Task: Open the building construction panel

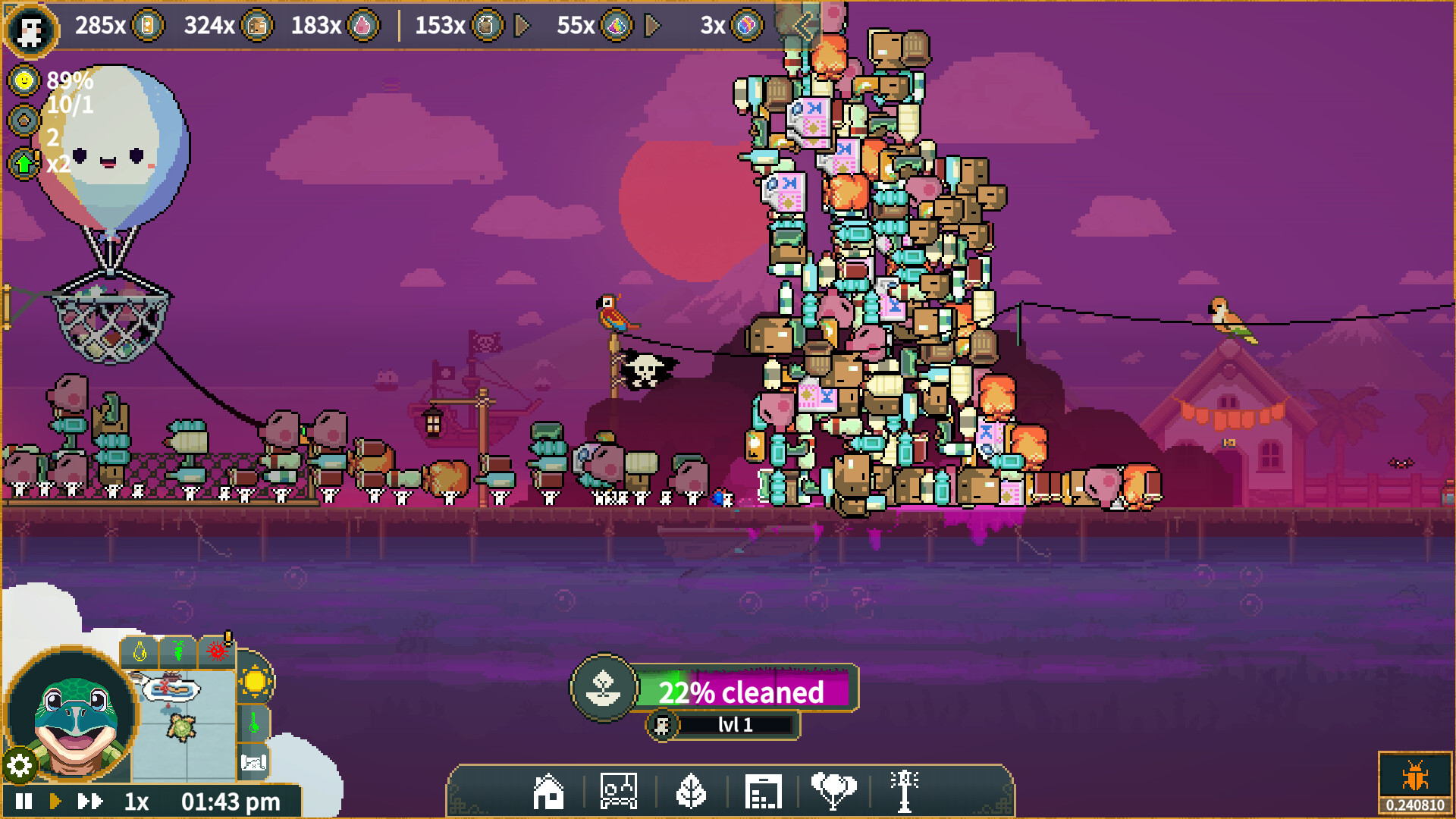Action: click(x=764, y=790)
